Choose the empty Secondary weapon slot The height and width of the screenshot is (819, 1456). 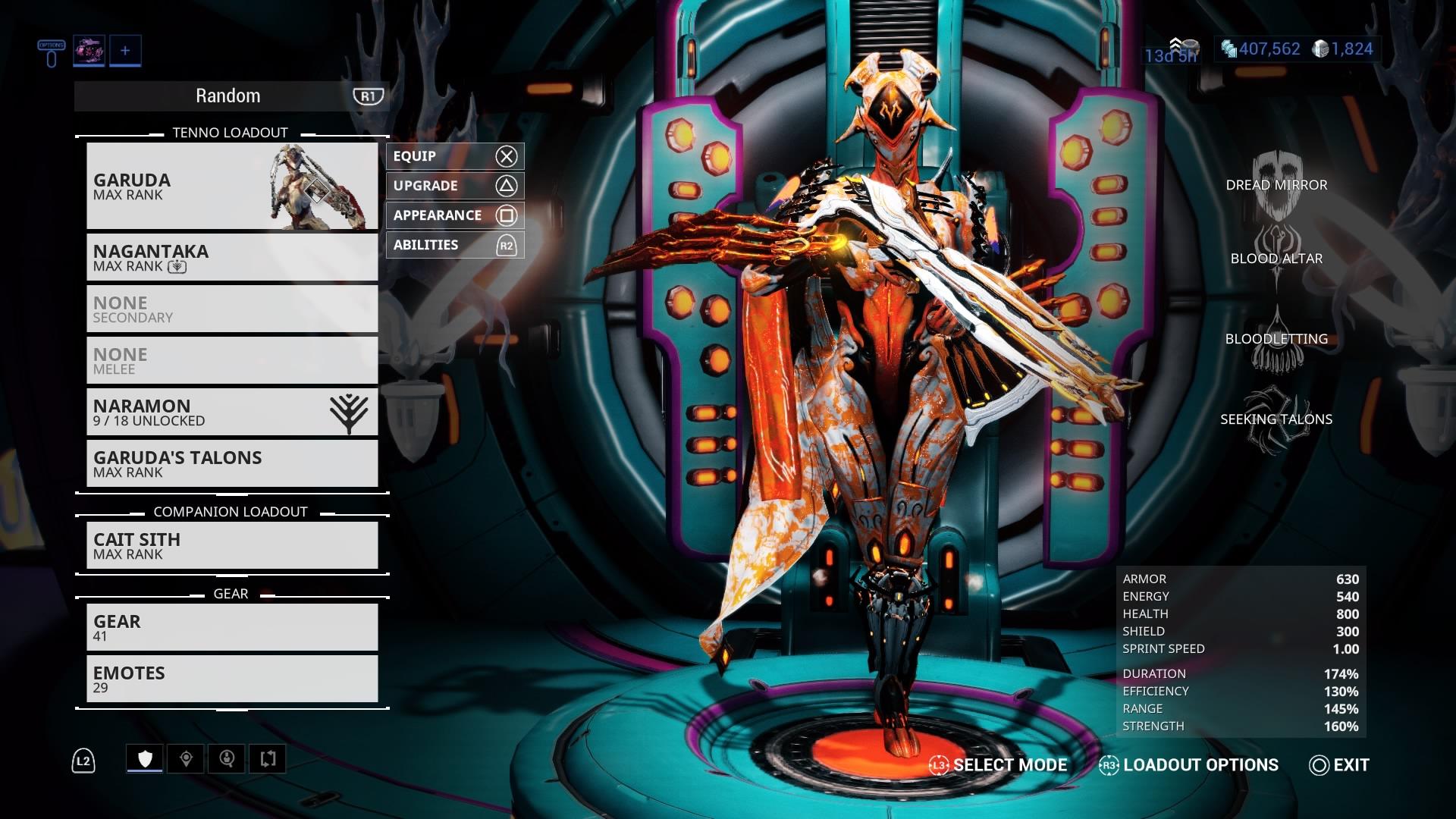(x=232, y=309)
